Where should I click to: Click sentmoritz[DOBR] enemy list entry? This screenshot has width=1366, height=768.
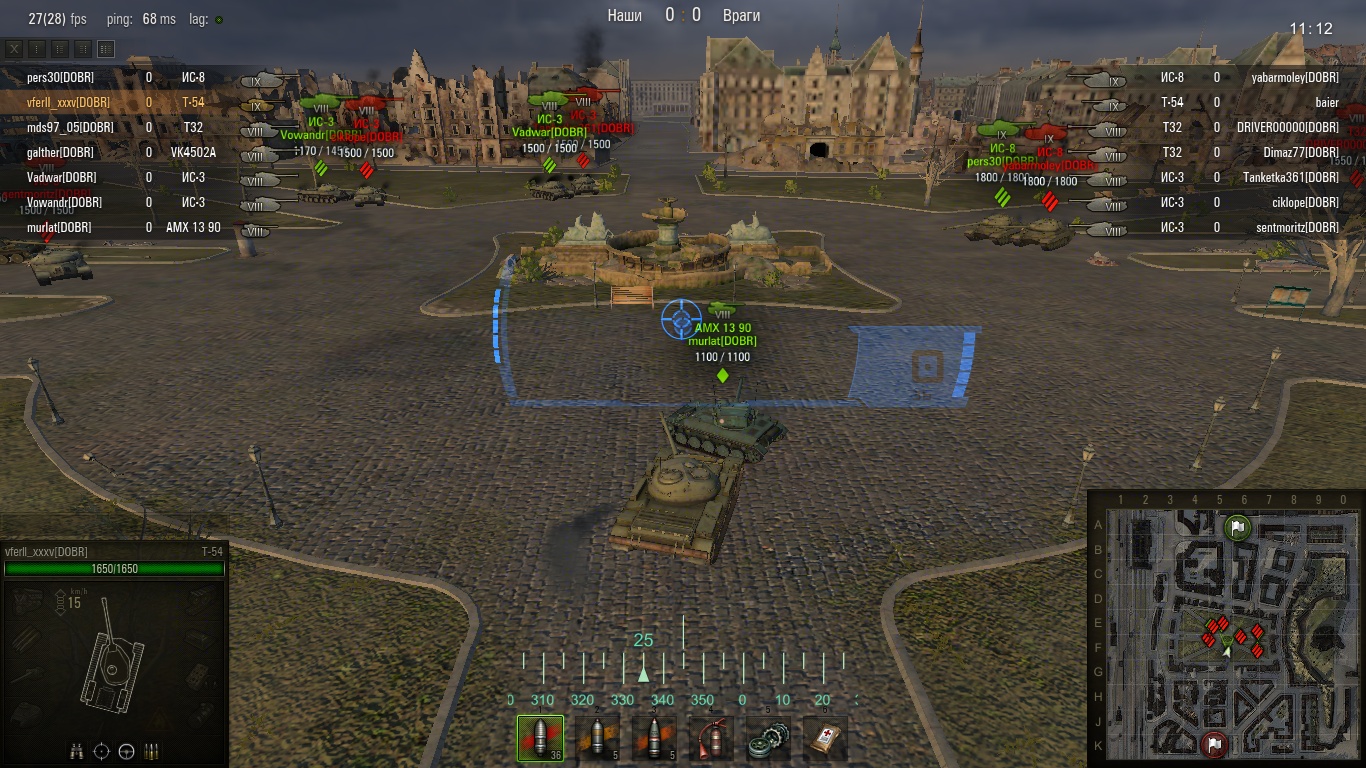[x=1296, y=227]
